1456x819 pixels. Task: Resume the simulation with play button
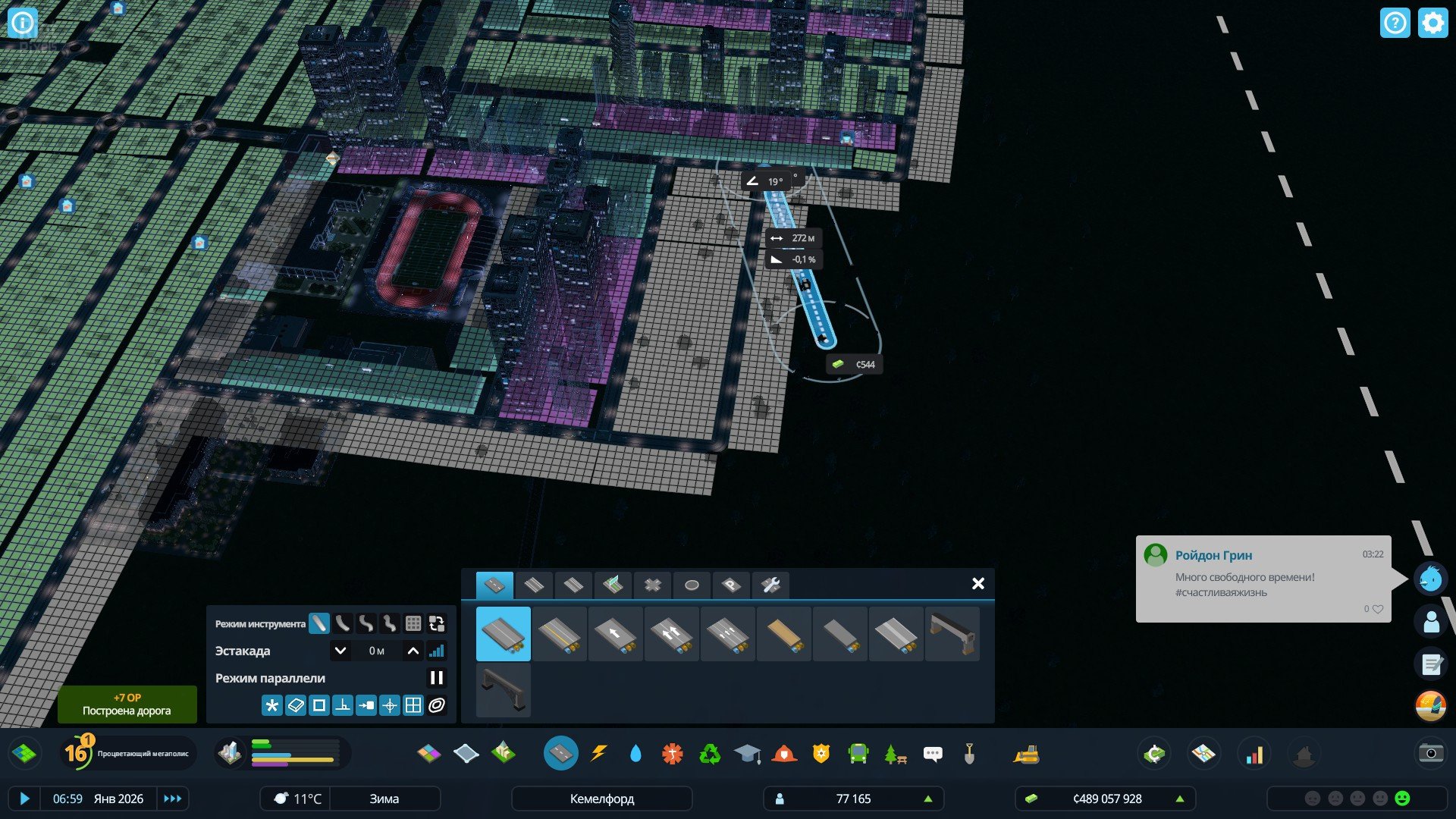24,799
